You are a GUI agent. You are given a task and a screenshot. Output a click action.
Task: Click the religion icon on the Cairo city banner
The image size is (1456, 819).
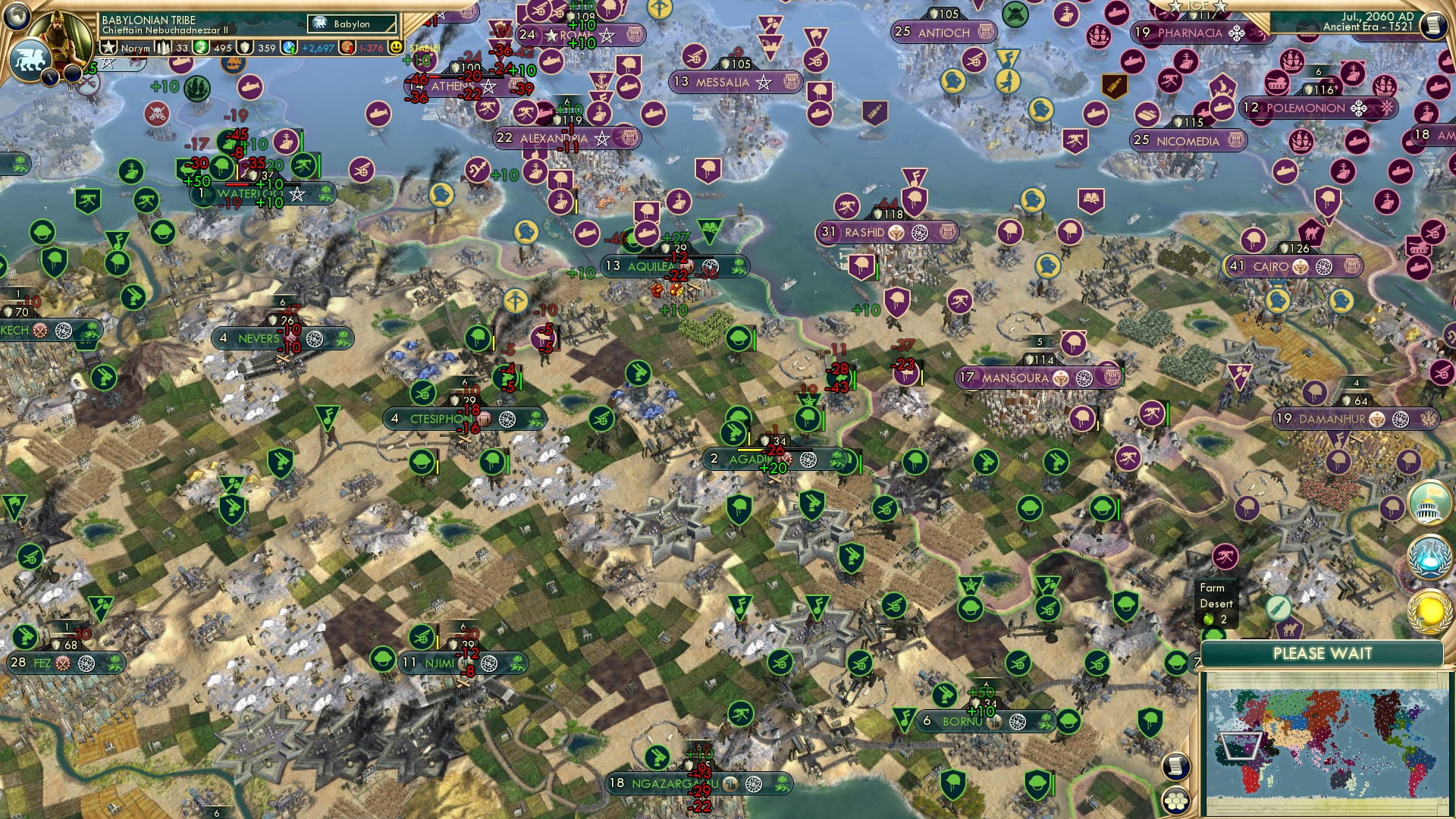click(x=1301, y=266)
